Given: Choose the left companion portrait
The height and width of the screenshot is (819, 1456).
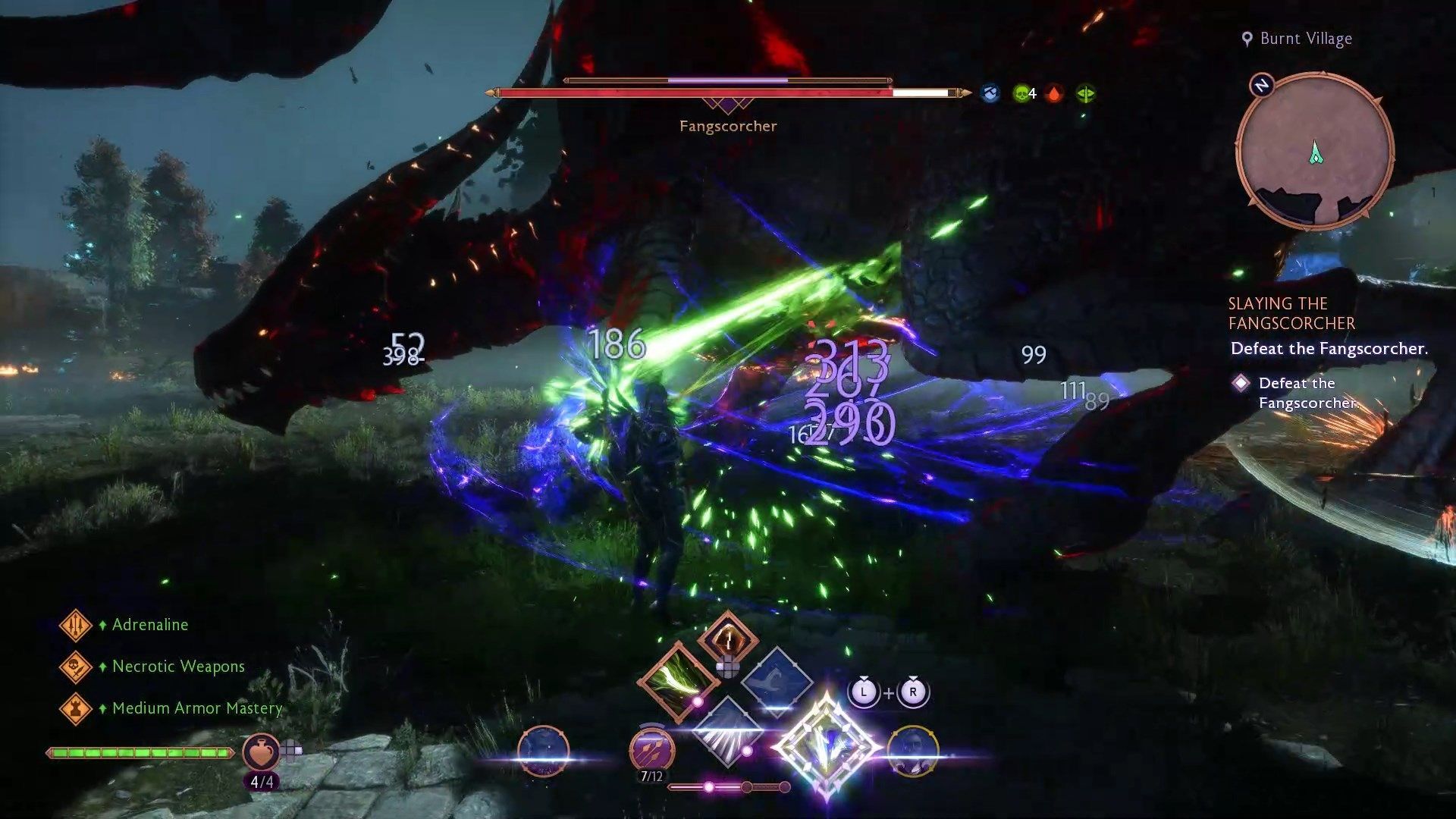Looking at the screenshot, I should point(543,751).
